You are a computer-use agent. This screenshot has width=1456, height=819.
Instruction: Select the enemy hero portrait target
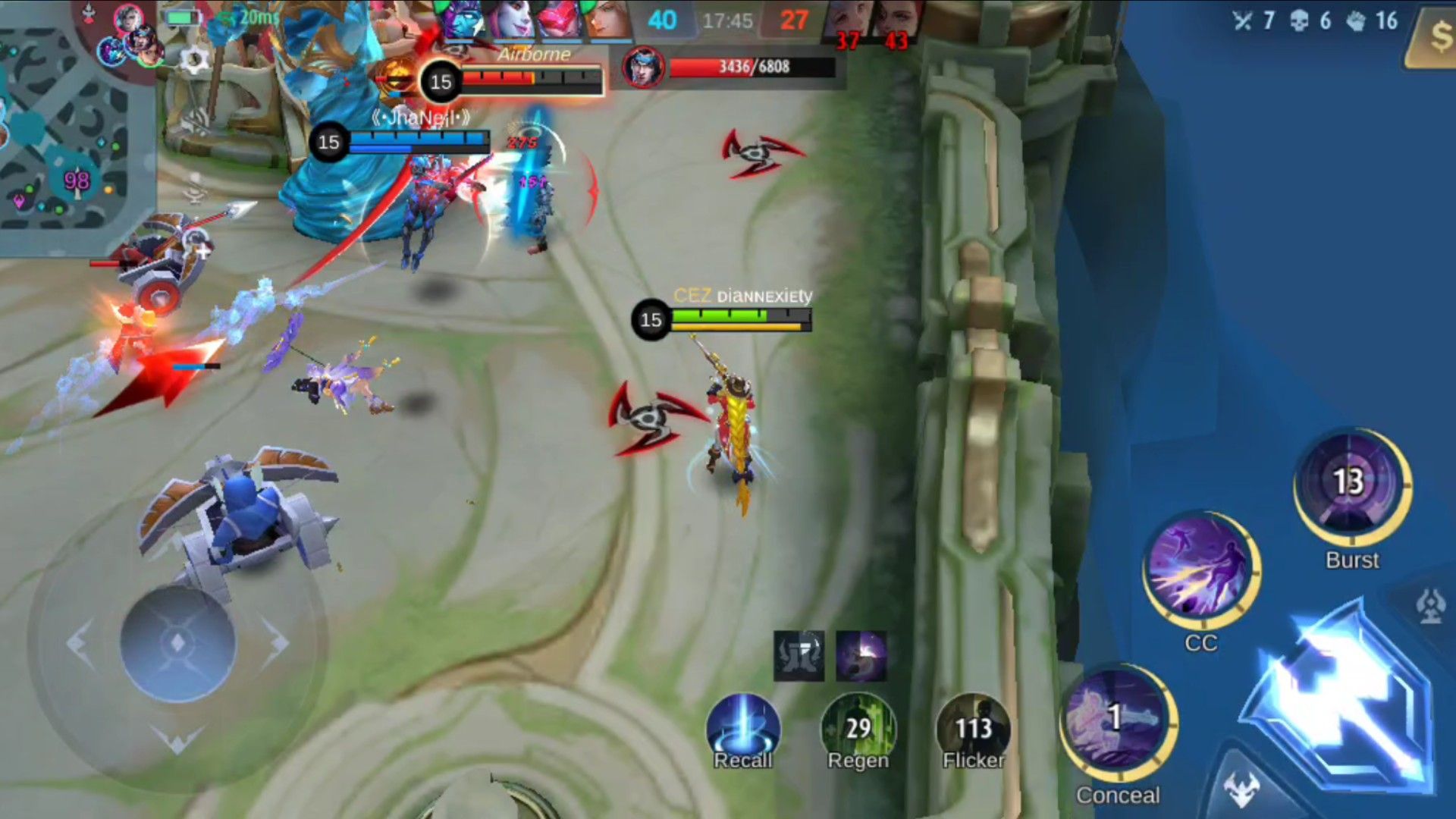(643, 67)
